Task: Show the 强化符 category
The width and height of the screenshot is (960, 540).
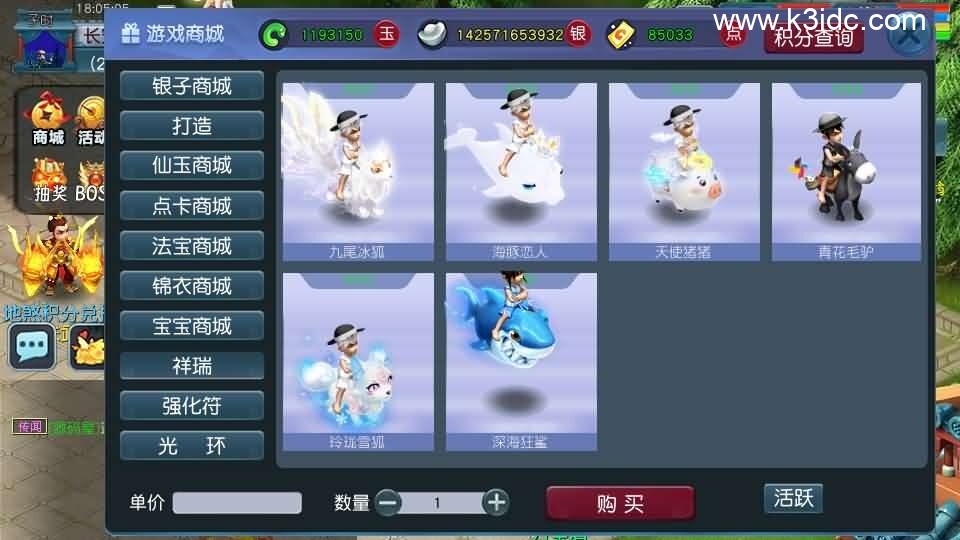Action: click(192, 406)
